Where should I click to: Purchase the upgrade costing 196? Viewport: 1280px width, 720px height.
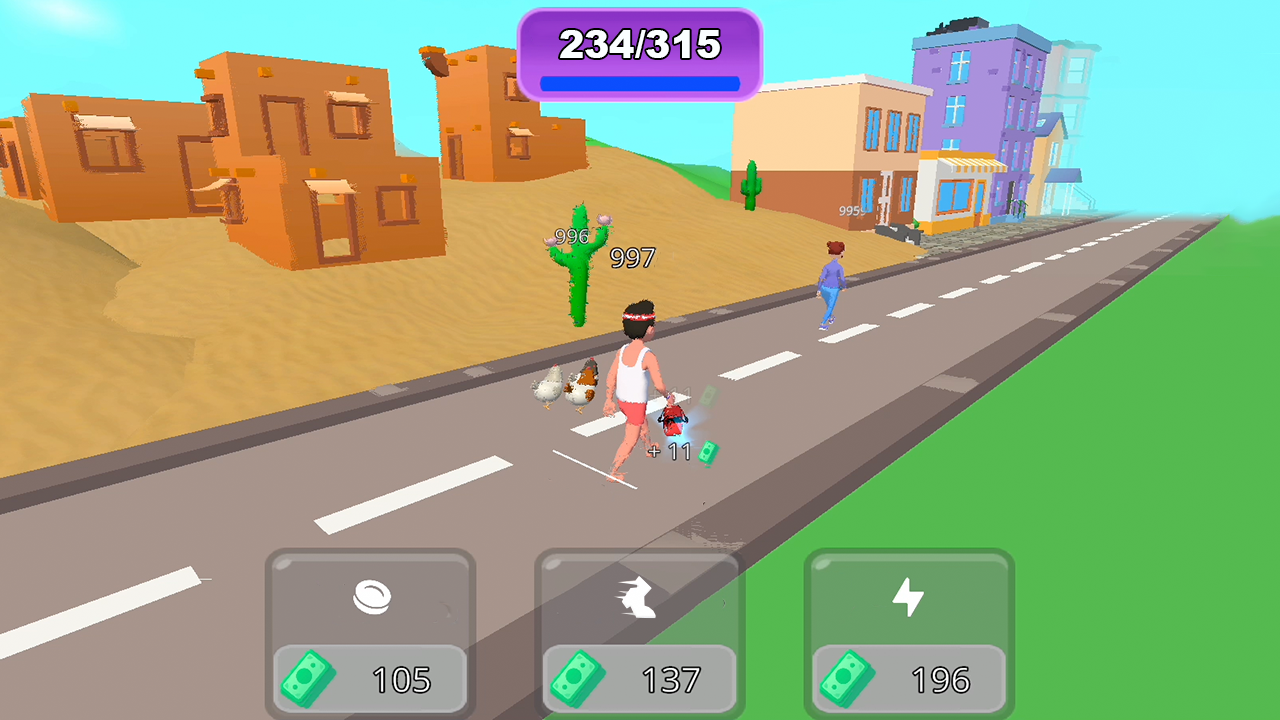(906, 635)
